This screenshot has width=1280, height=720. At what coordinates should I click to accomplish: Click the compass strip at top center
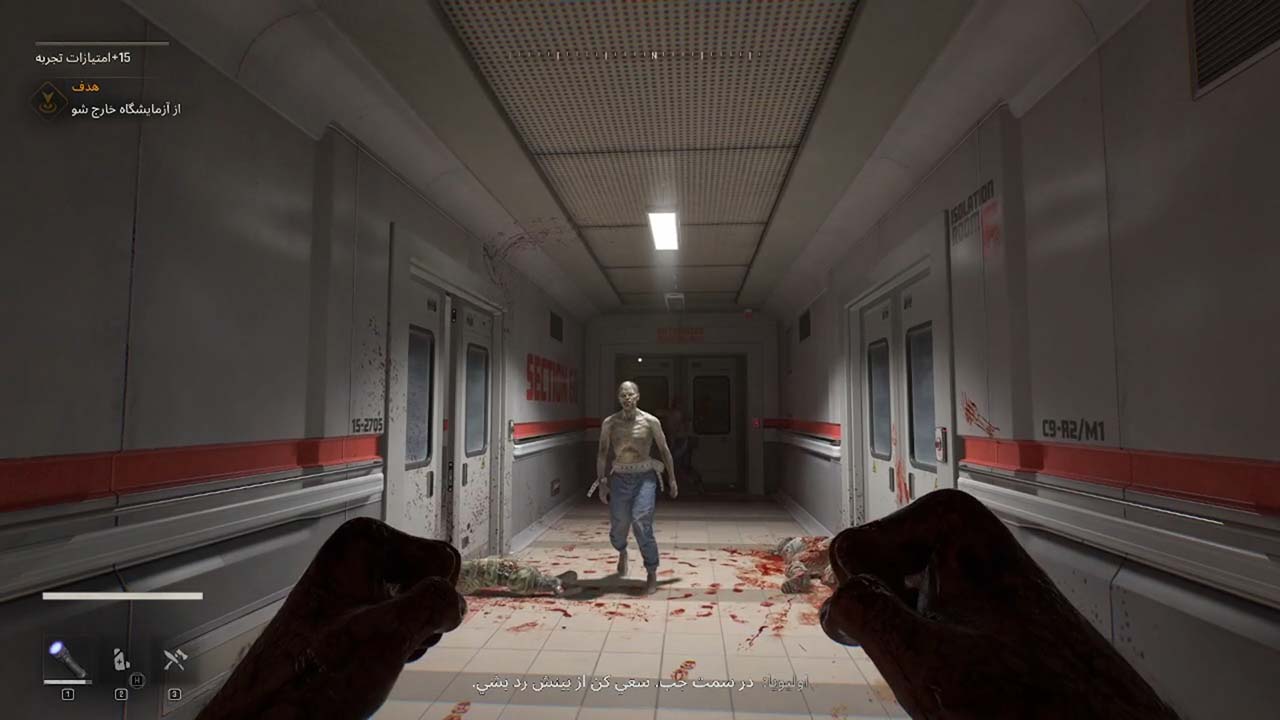point(653,56)
